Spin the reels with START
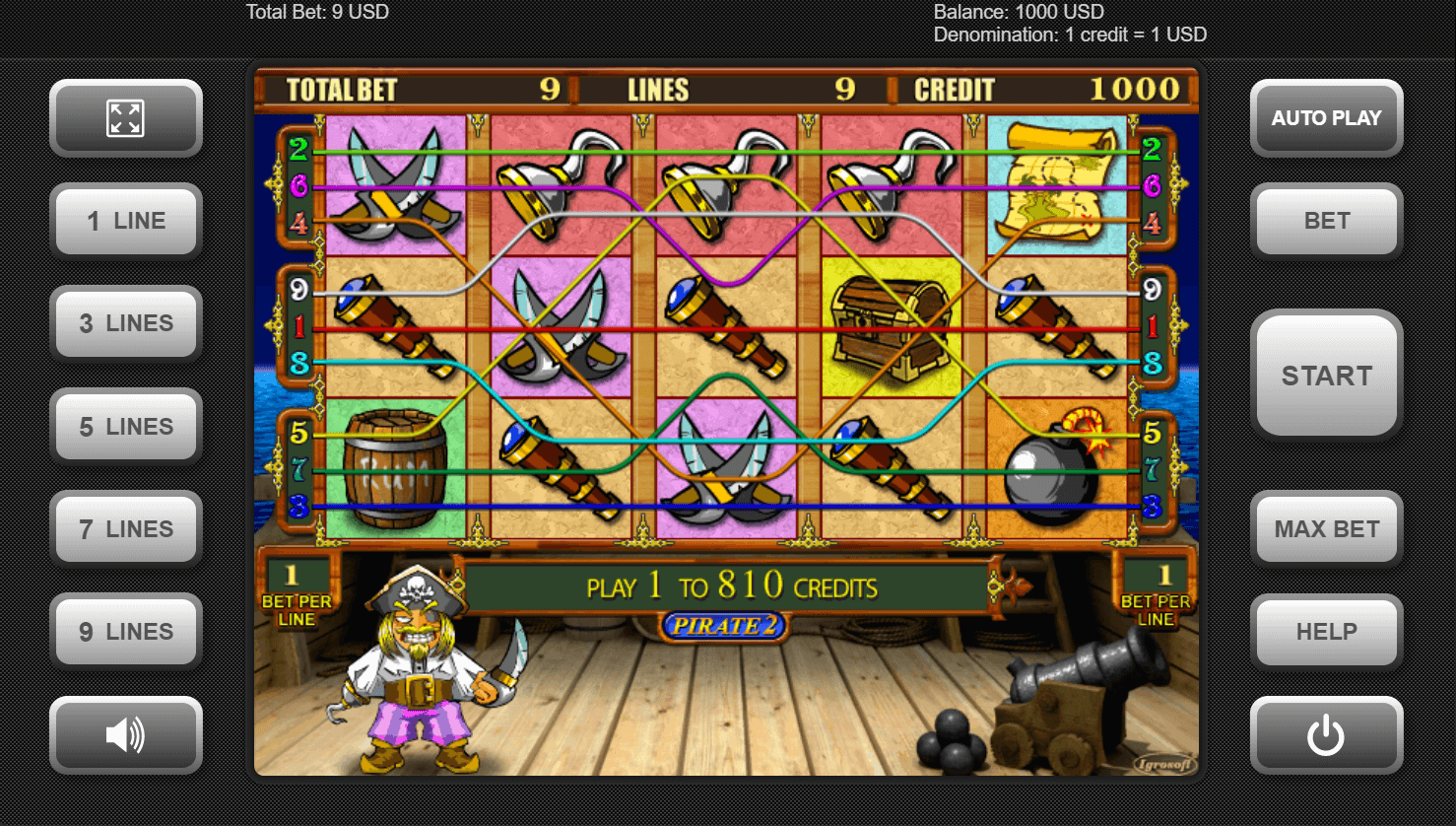This screenshot has width=1456, height=826. 1326,376
